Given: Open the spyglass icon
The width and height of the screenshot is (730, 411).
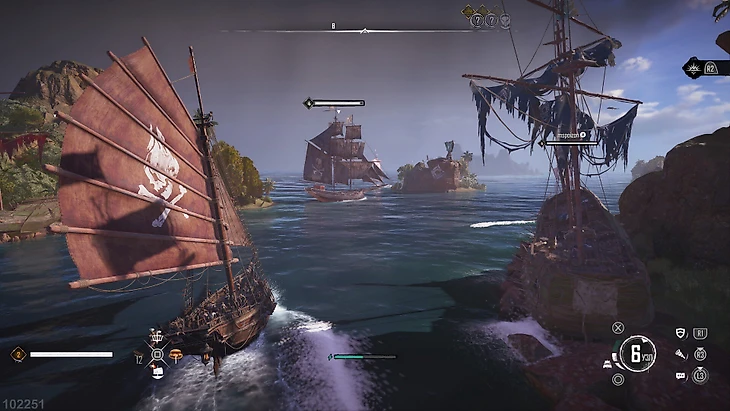Looking at the screenshot, I should [x=681, y=354].
